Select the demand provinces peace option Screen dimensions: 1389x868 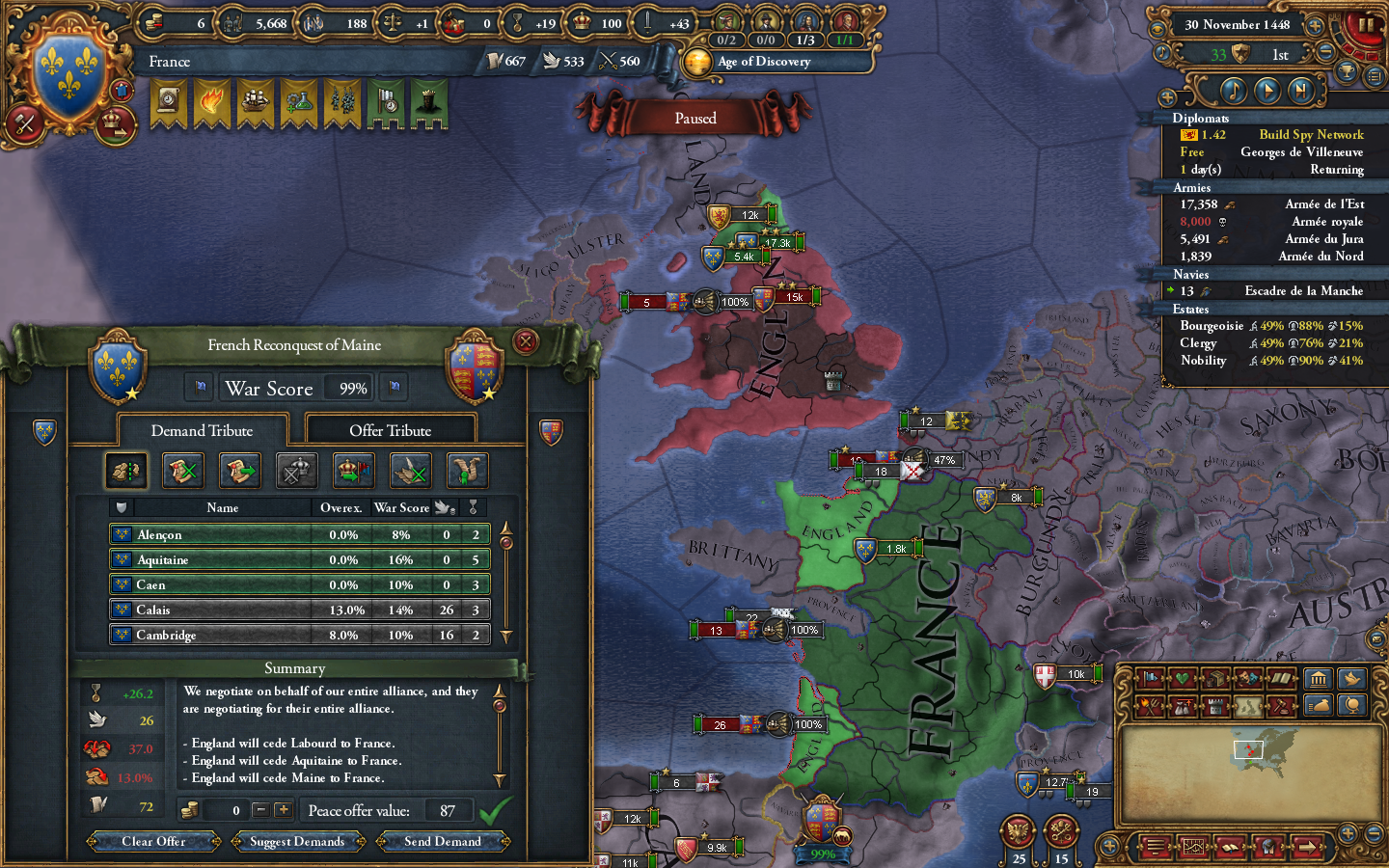coord(126,471)
